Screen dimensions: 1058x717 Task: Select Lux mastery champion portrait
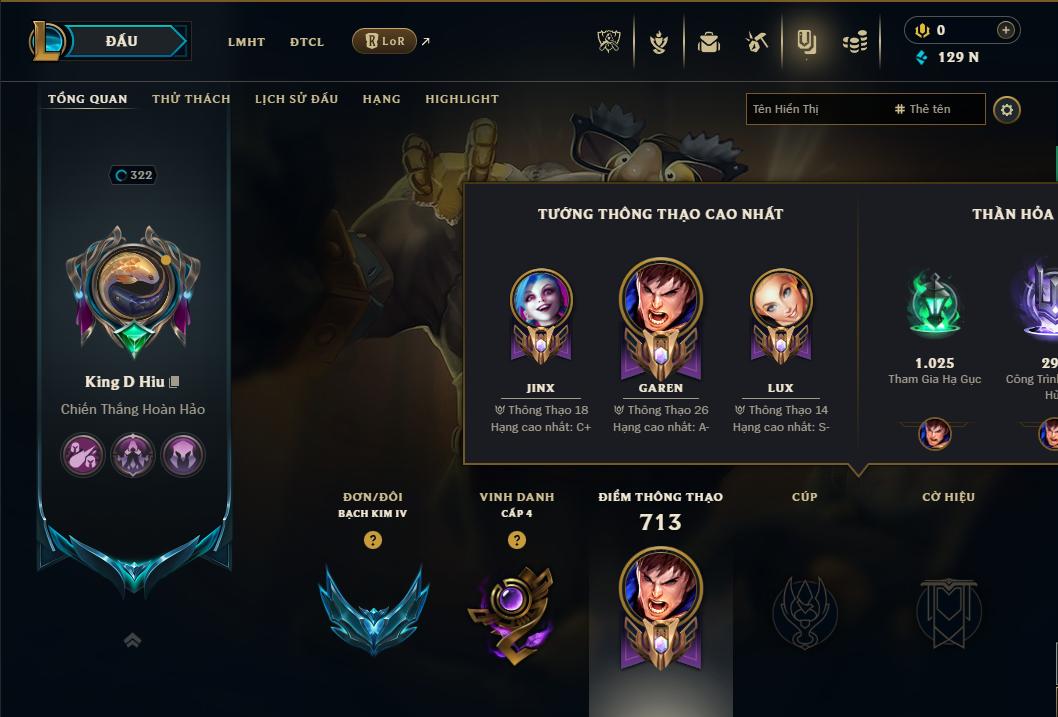(x=781, y=302)
